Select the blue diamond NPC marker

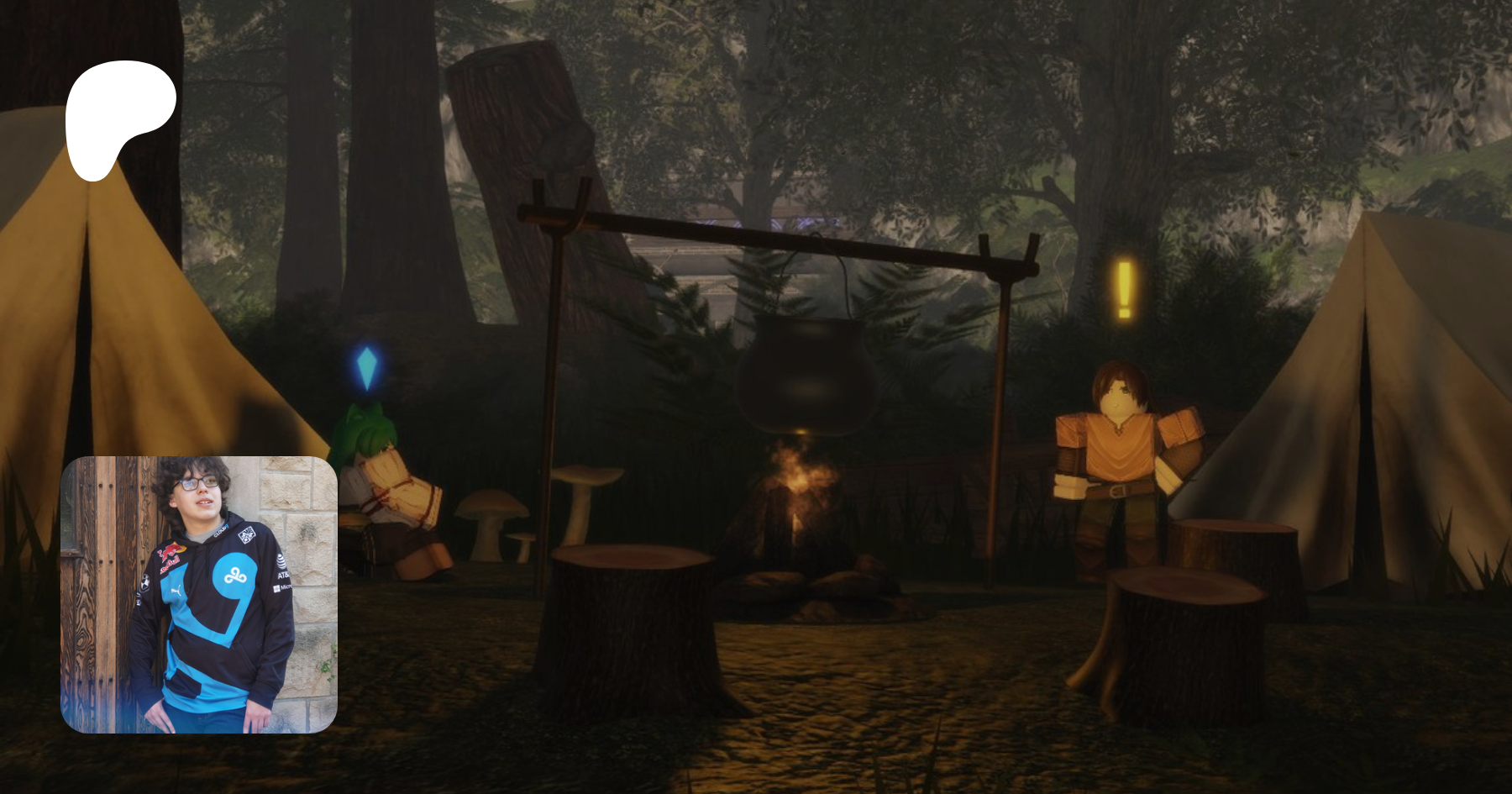[x=367, y=368]
